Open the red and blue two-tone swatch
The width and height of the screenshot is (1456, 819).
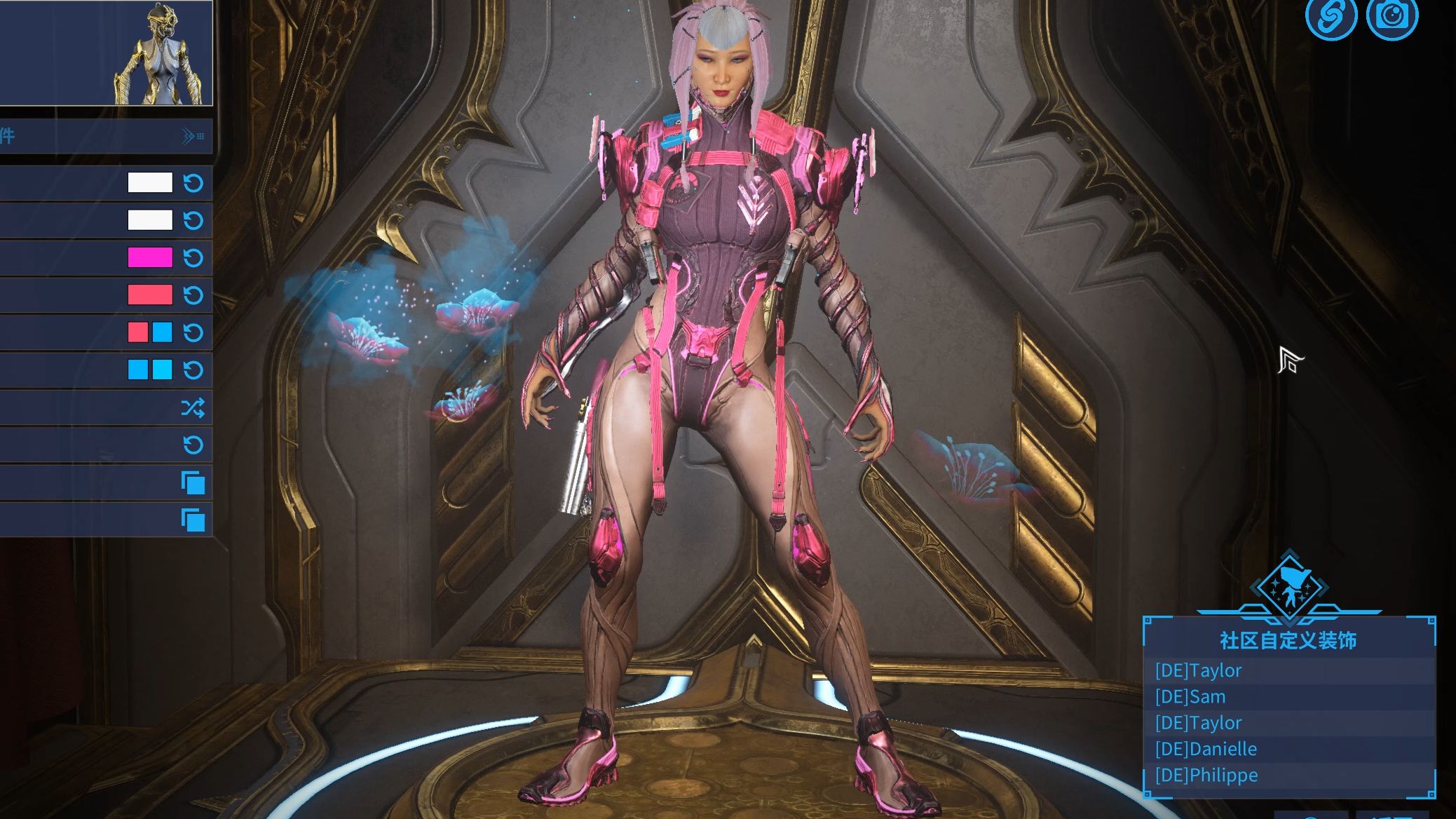tap(150, 332)
